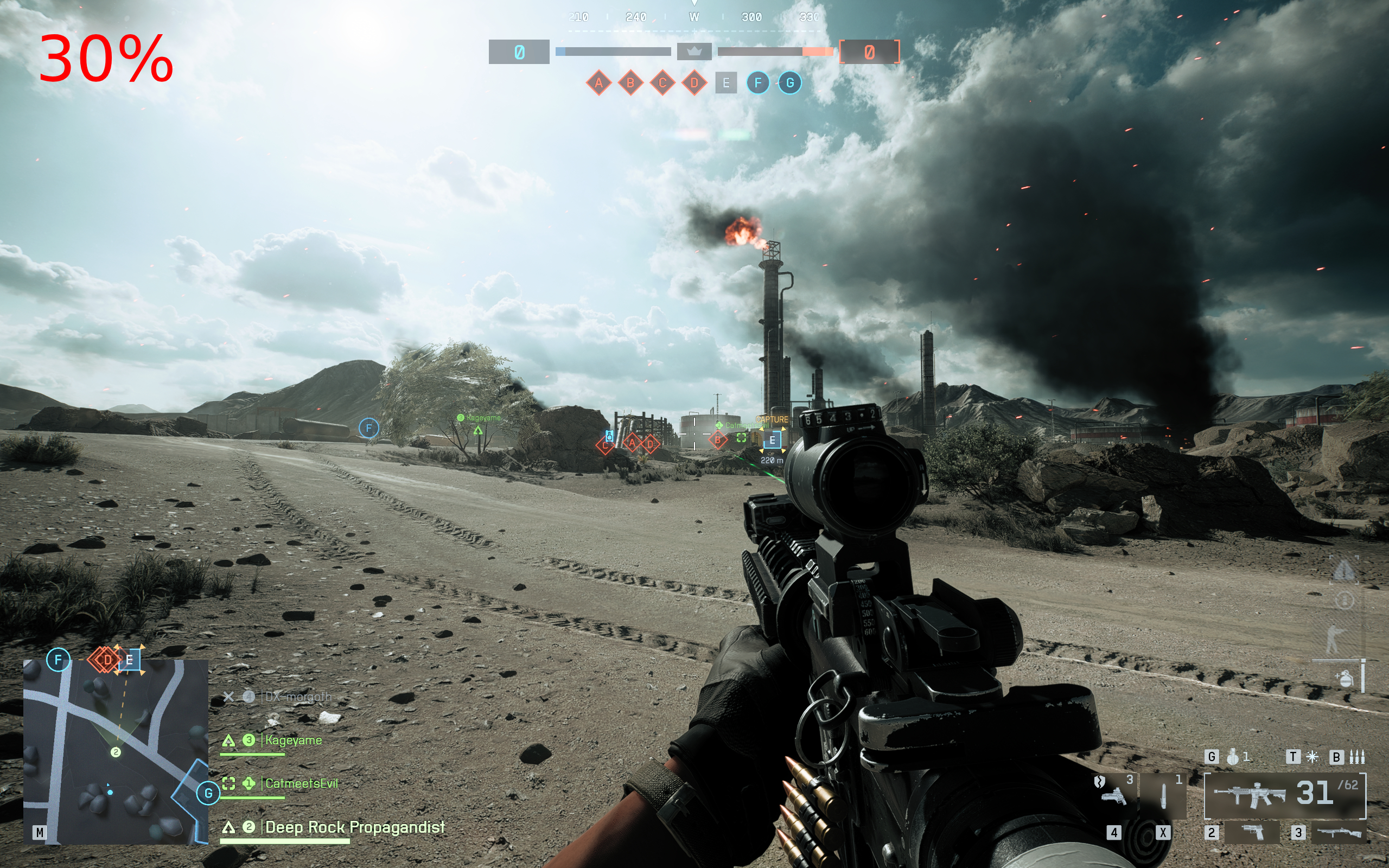Click the crown icon in the top score bar

[x=694, y=51]
